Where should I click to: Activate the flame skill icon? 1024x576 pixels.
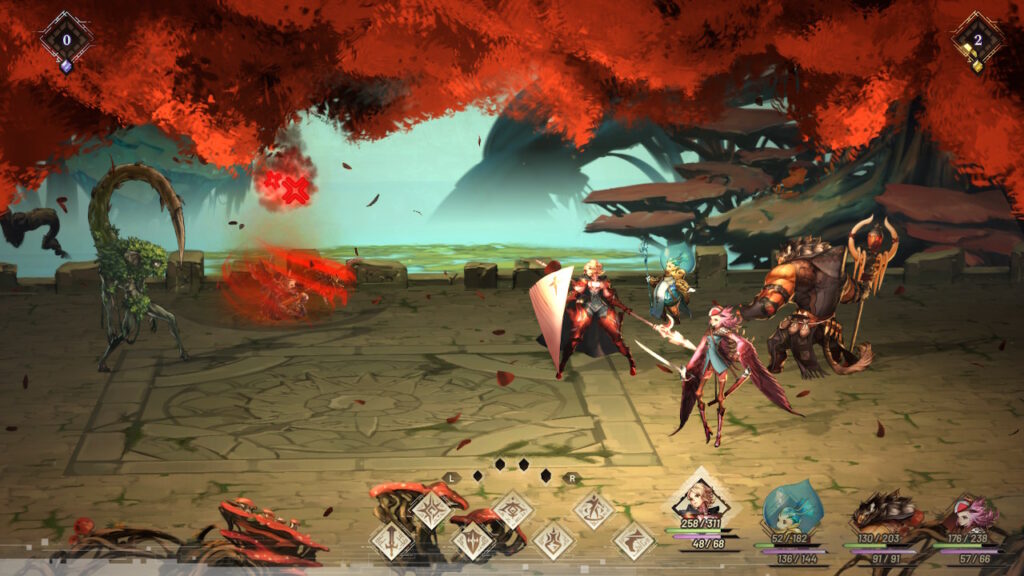[x=553, y=541]
